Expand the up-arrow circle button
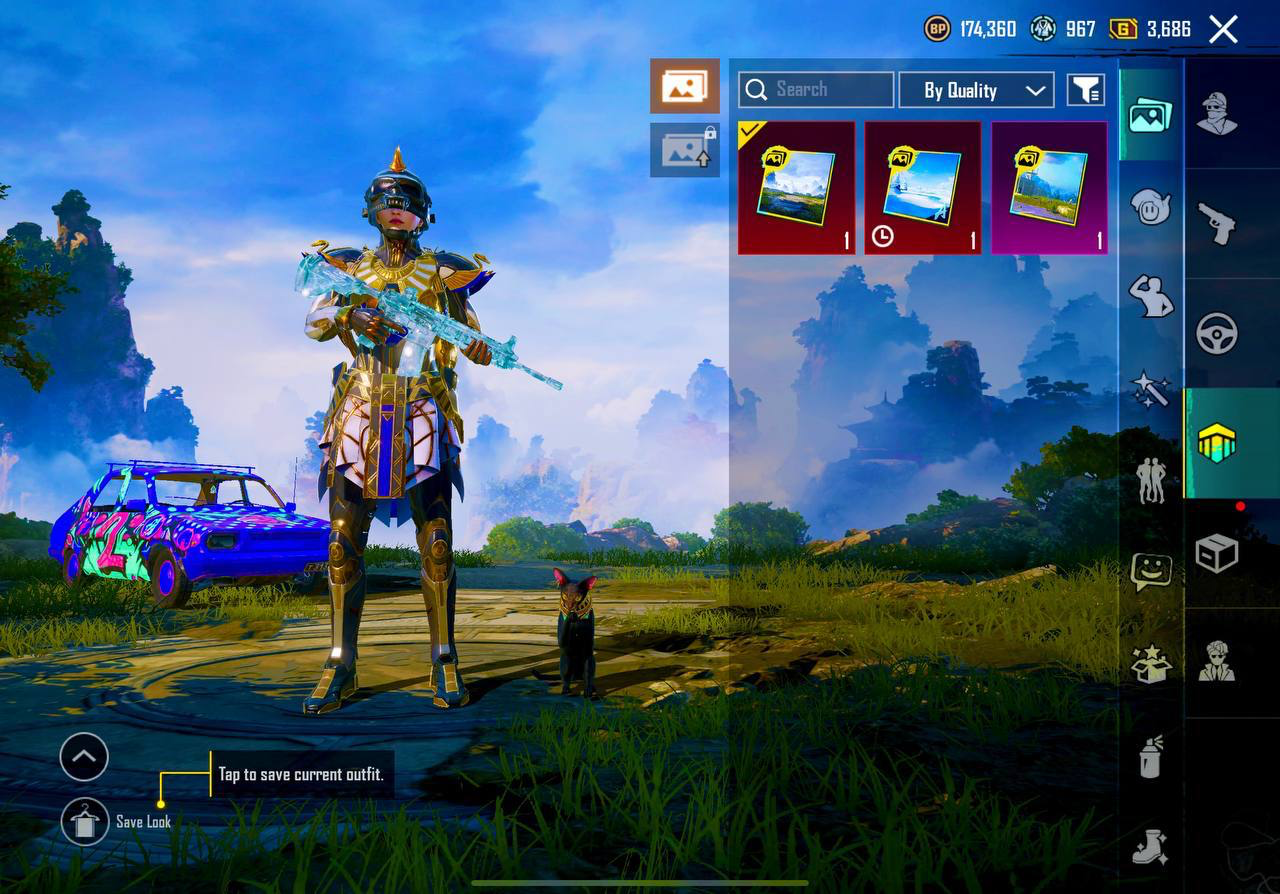The image size is (1280, 894). 84,757
